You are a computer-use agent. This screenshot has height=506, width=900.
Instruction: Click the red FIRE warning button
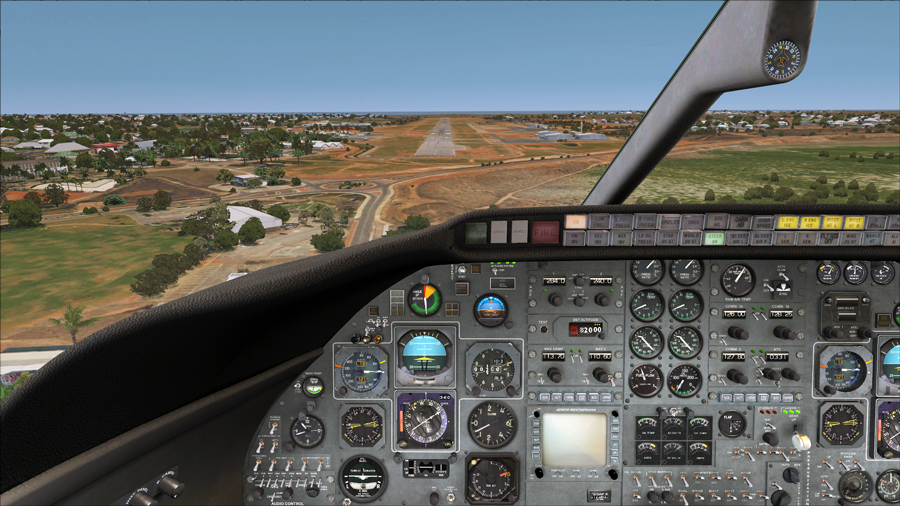coord(545,231)
